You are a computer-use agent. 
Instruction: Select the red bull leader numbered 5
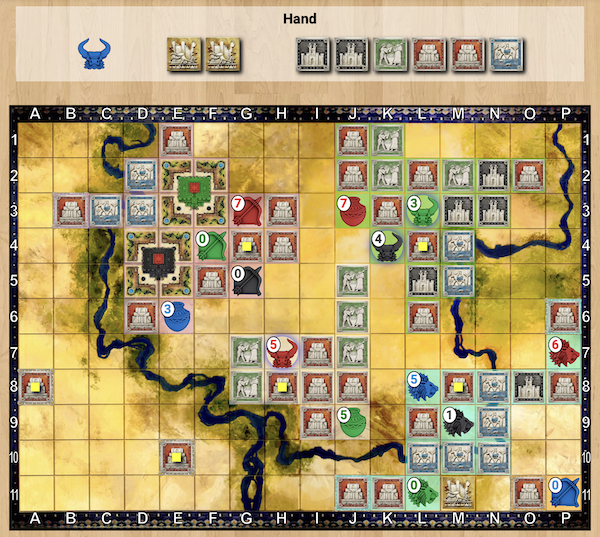[x=282, y=351]
